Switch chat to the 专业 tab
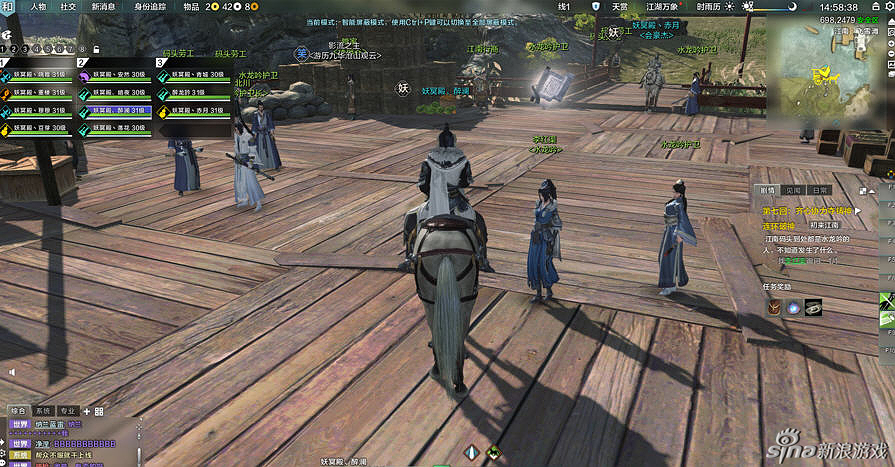Screen dimensions: 895x467 (67, 411)
